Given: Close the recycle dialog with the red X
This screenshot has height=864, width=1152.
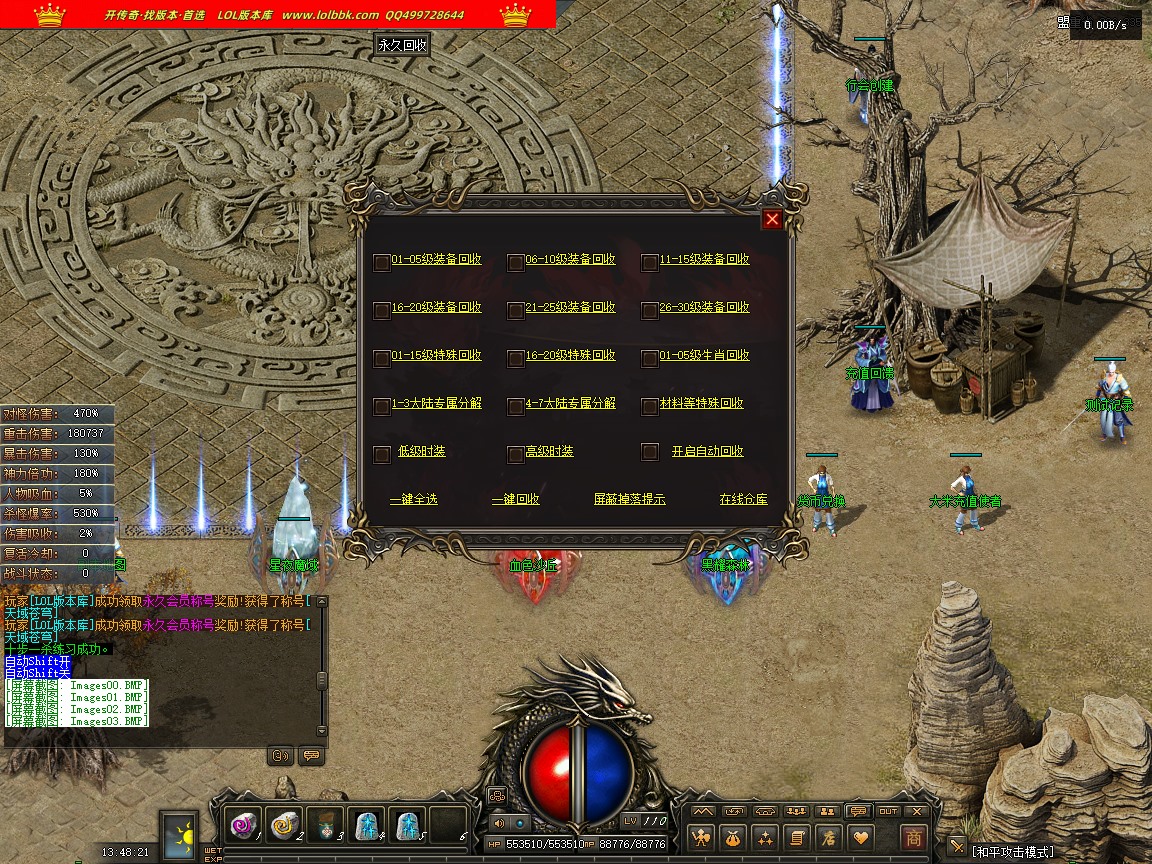Looking at the screenshot, I should pos(772,220).
